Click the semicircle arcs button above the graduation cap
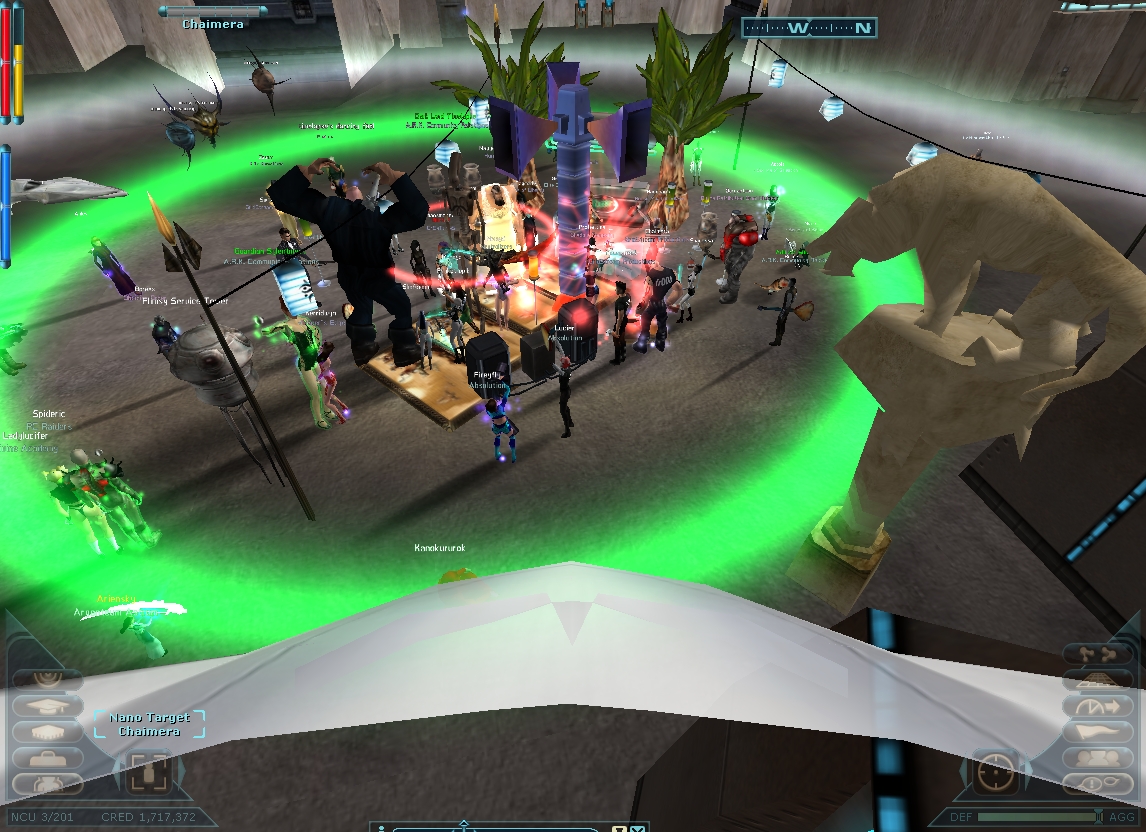Viewport: 1146px width, 832px height. coord(47,678)
